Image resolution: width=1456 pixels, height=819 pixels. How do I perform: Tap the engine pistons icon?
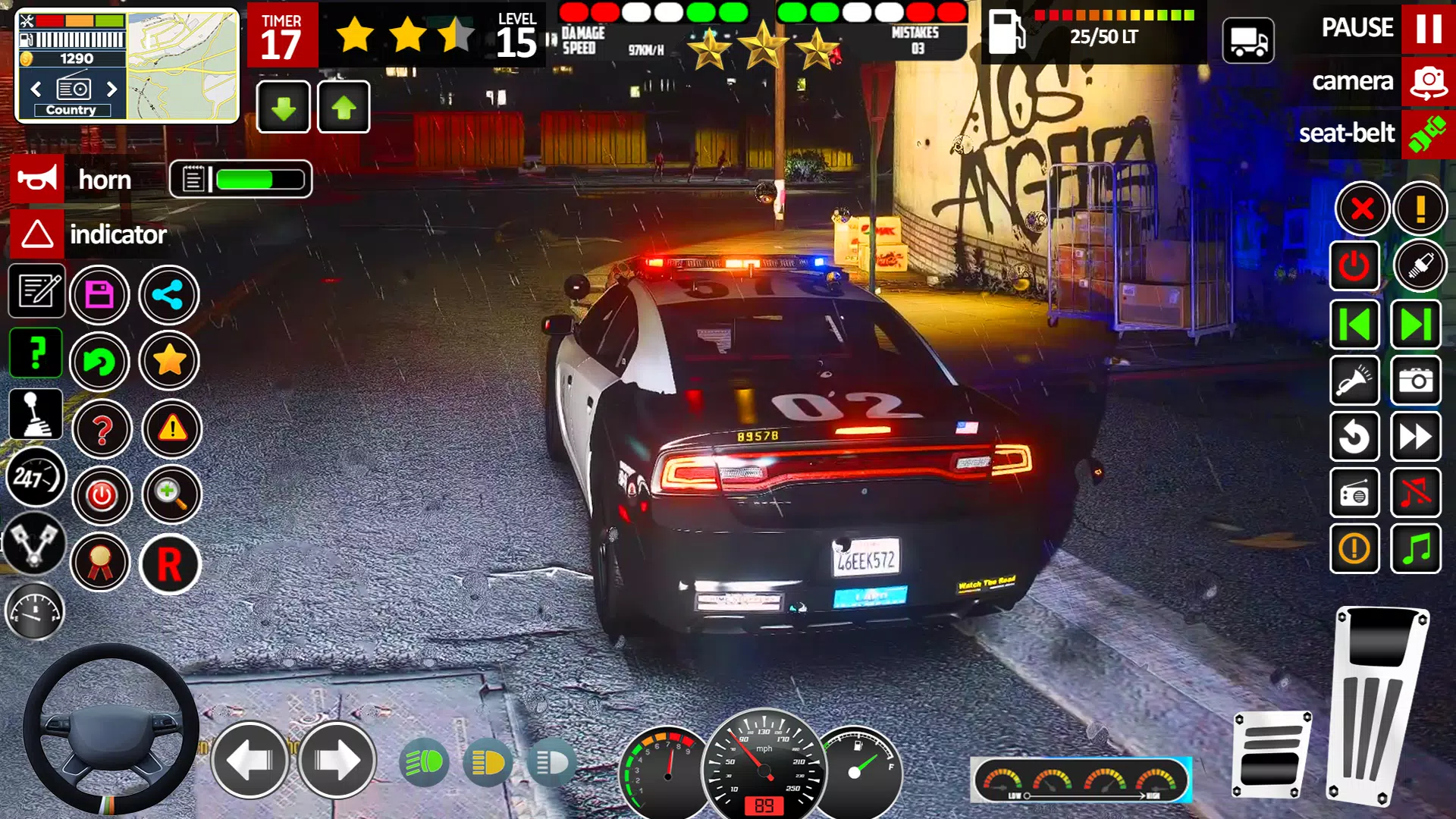(x=36, y=544)
